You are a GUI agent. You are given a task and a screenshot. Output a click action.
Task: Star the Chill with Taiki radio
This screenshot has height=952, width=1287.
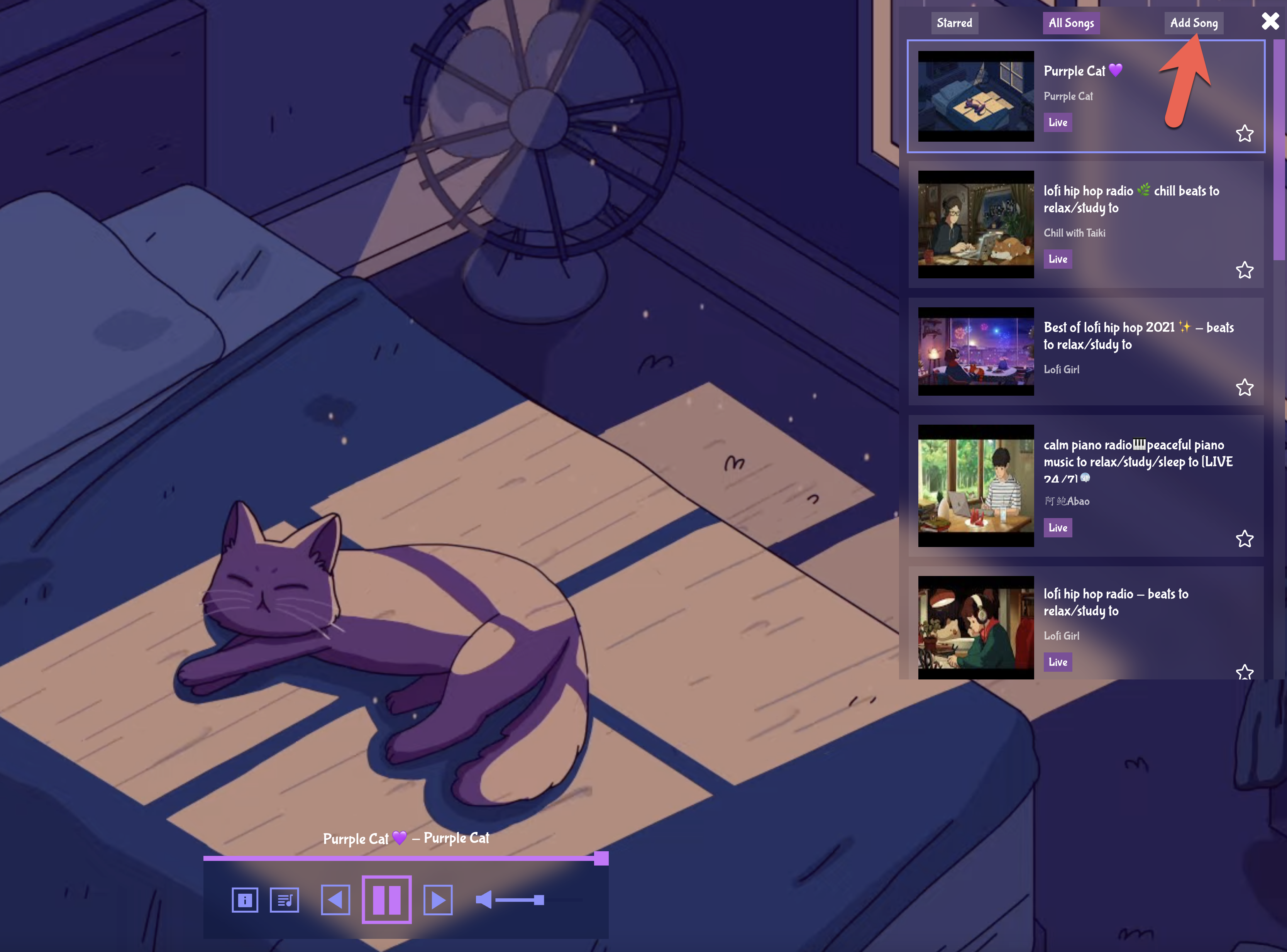pyautogui.click(x=1245, y=270)
